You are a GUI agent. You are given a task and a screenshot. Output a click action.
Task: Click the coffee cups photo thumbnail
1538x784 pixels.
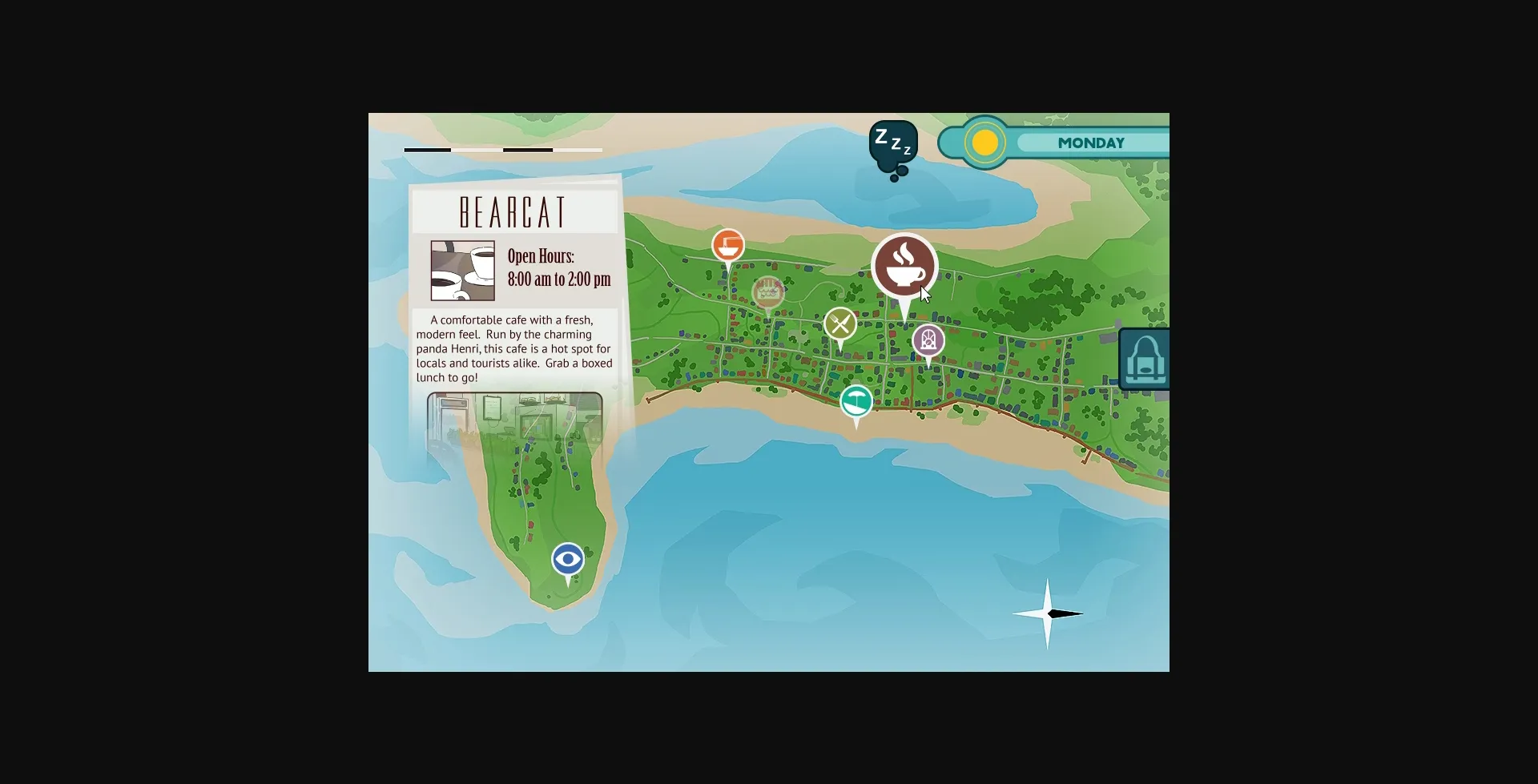pyautogui.click(x=461, y=271)
